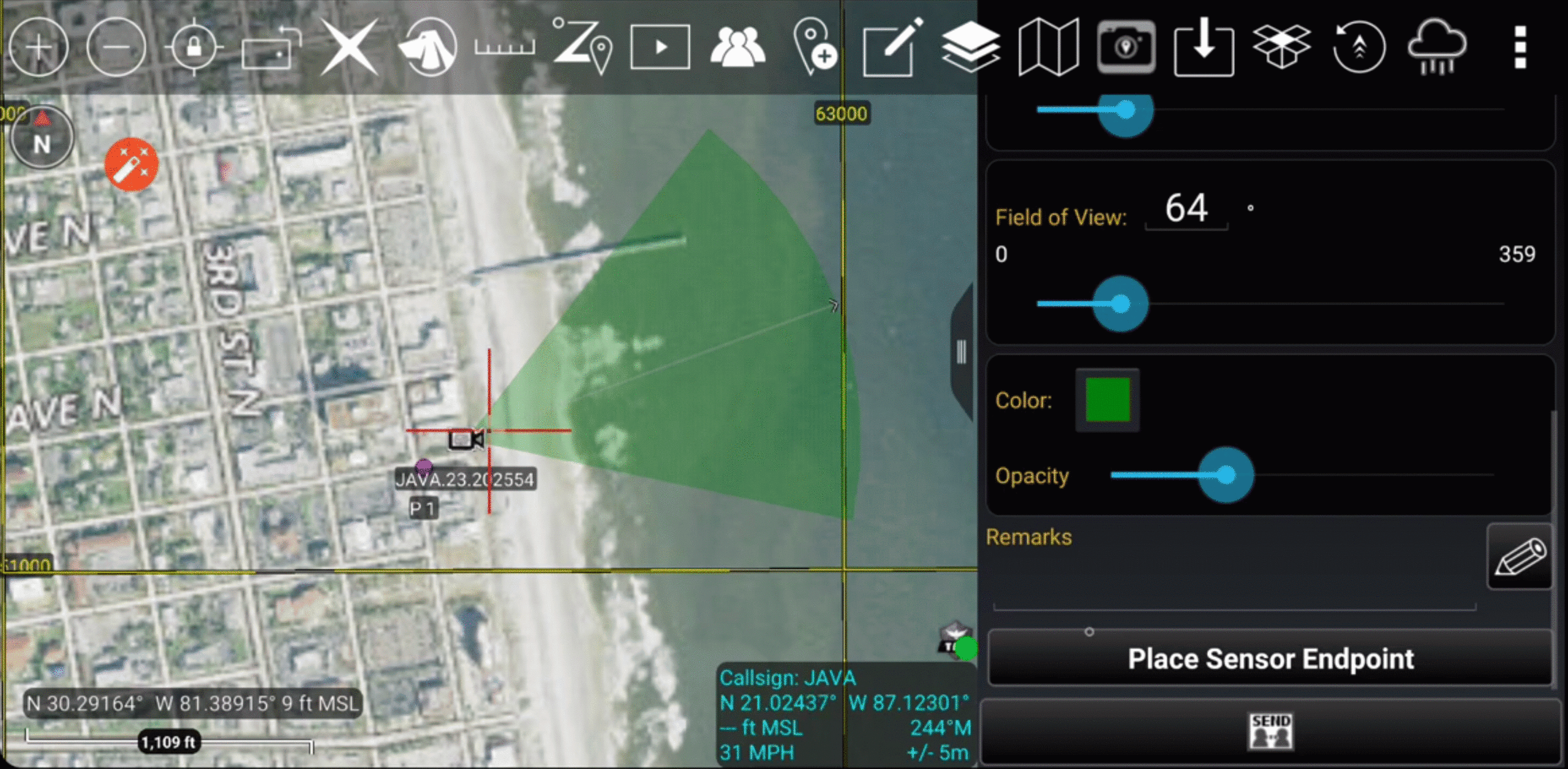This screenshot has height=769, width=1568.
Task: Click the north compass indicator
Action: coord(42,138)
